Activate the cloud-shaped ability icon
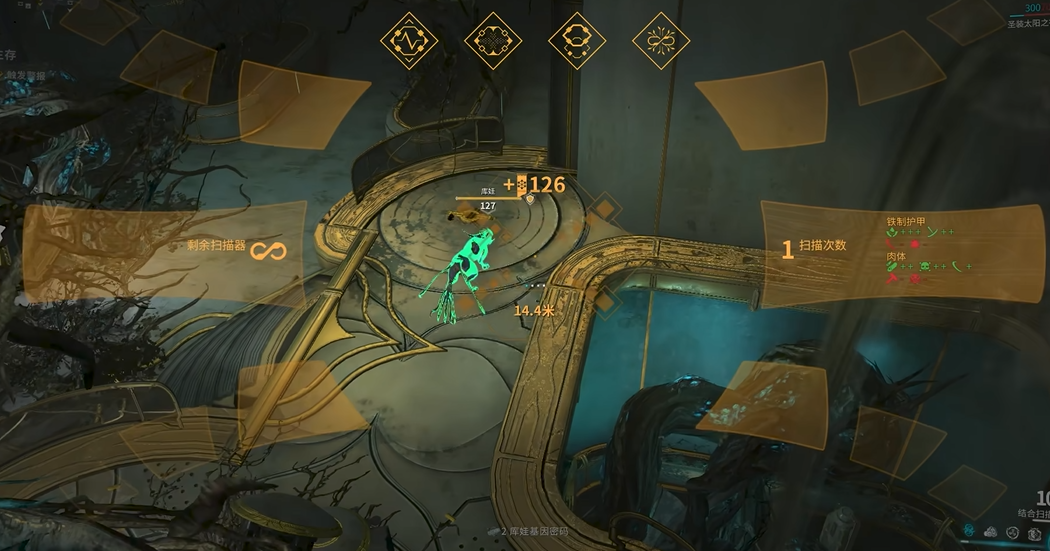The height and width of the screenshot is (551, 1050). [991, 530]
